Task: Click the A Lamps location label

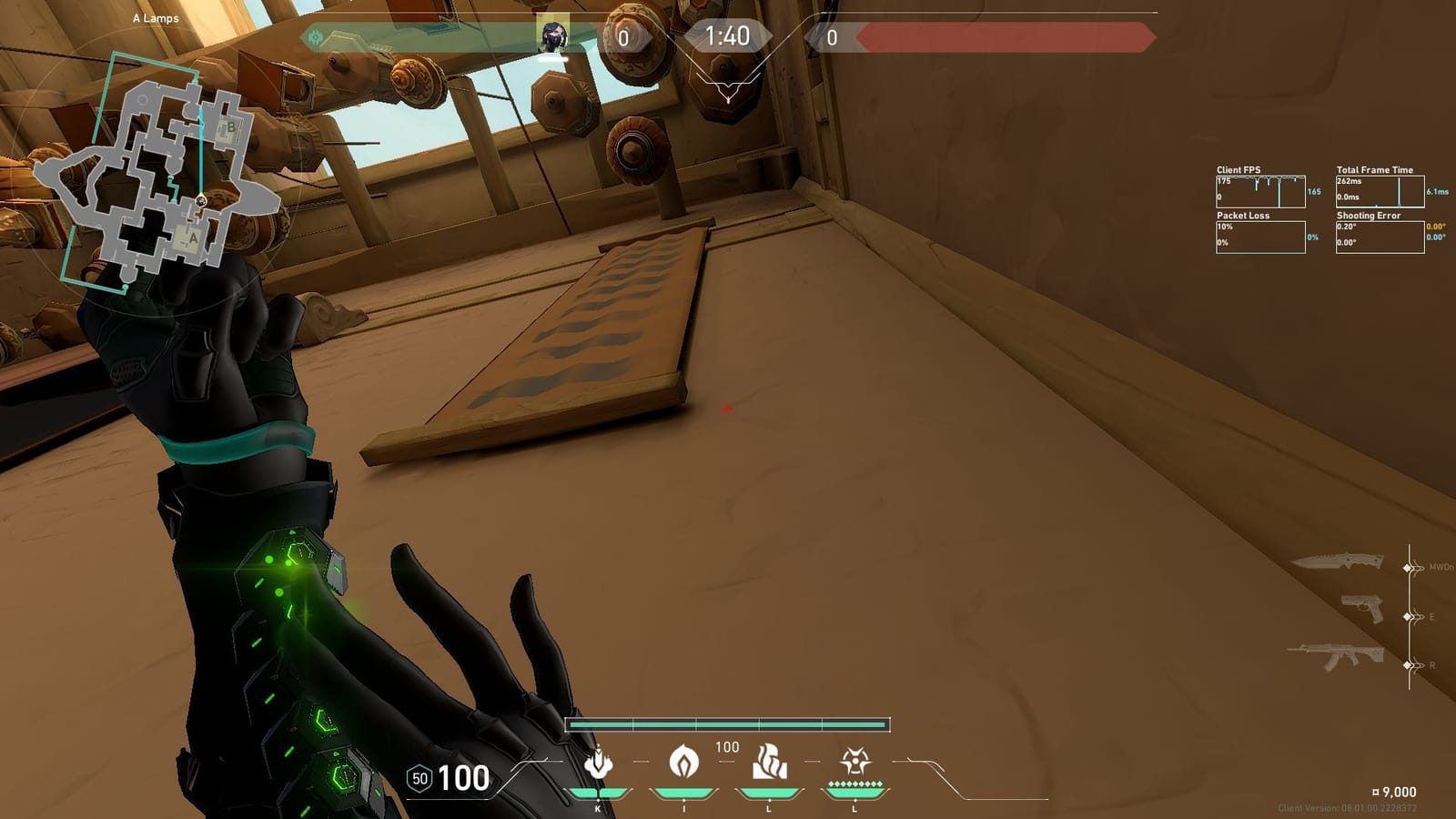Action: tap(155, 16)
